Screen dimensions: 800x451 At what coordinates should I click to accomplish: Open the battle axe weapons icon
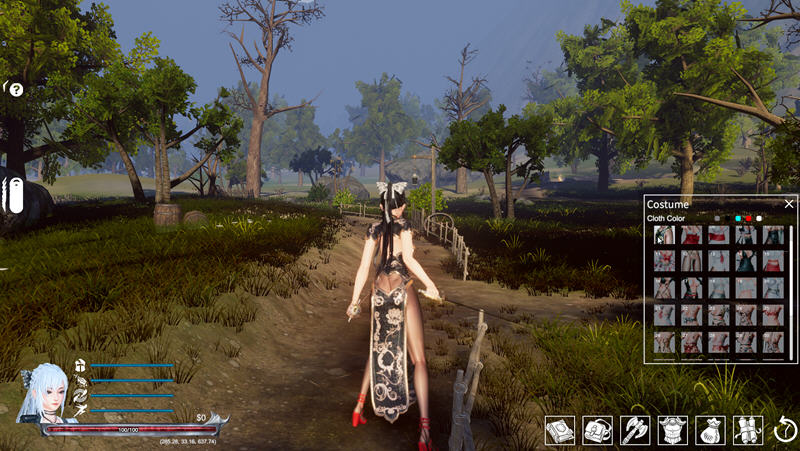coord(635,430)
